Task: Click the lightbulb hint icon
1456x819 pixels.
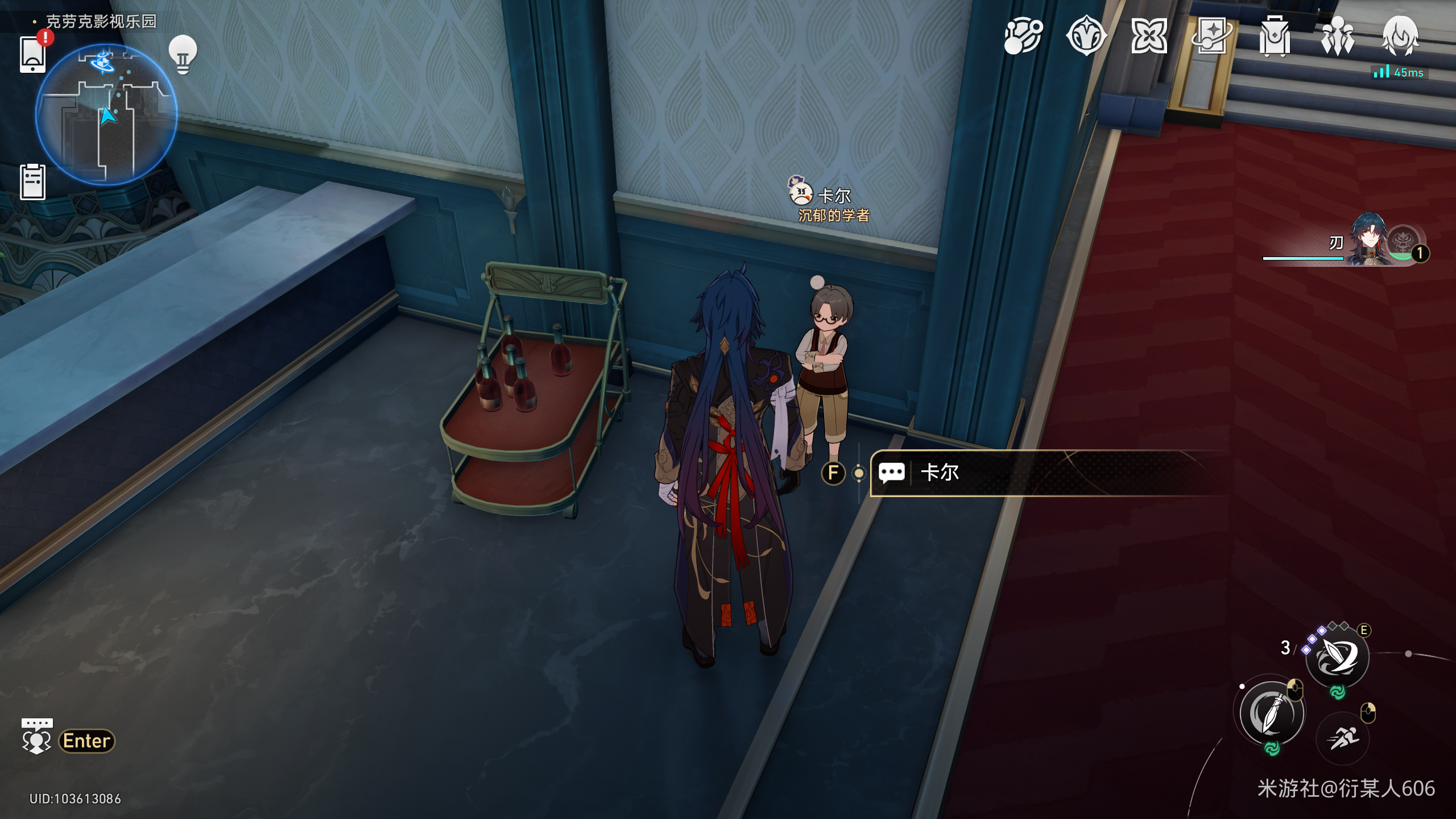Action: 183,54
